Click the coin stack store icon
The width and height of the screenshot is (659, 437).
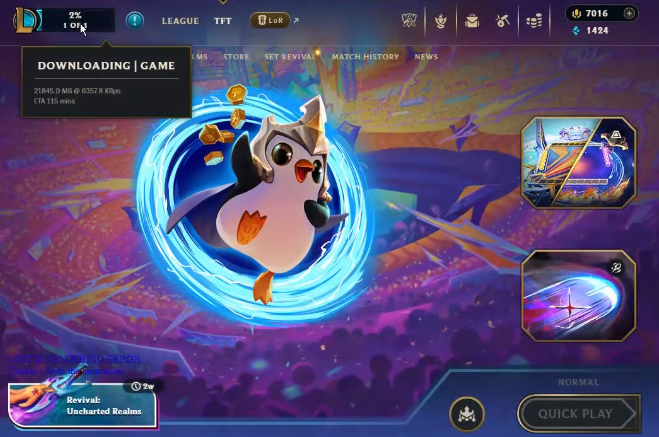535,20
